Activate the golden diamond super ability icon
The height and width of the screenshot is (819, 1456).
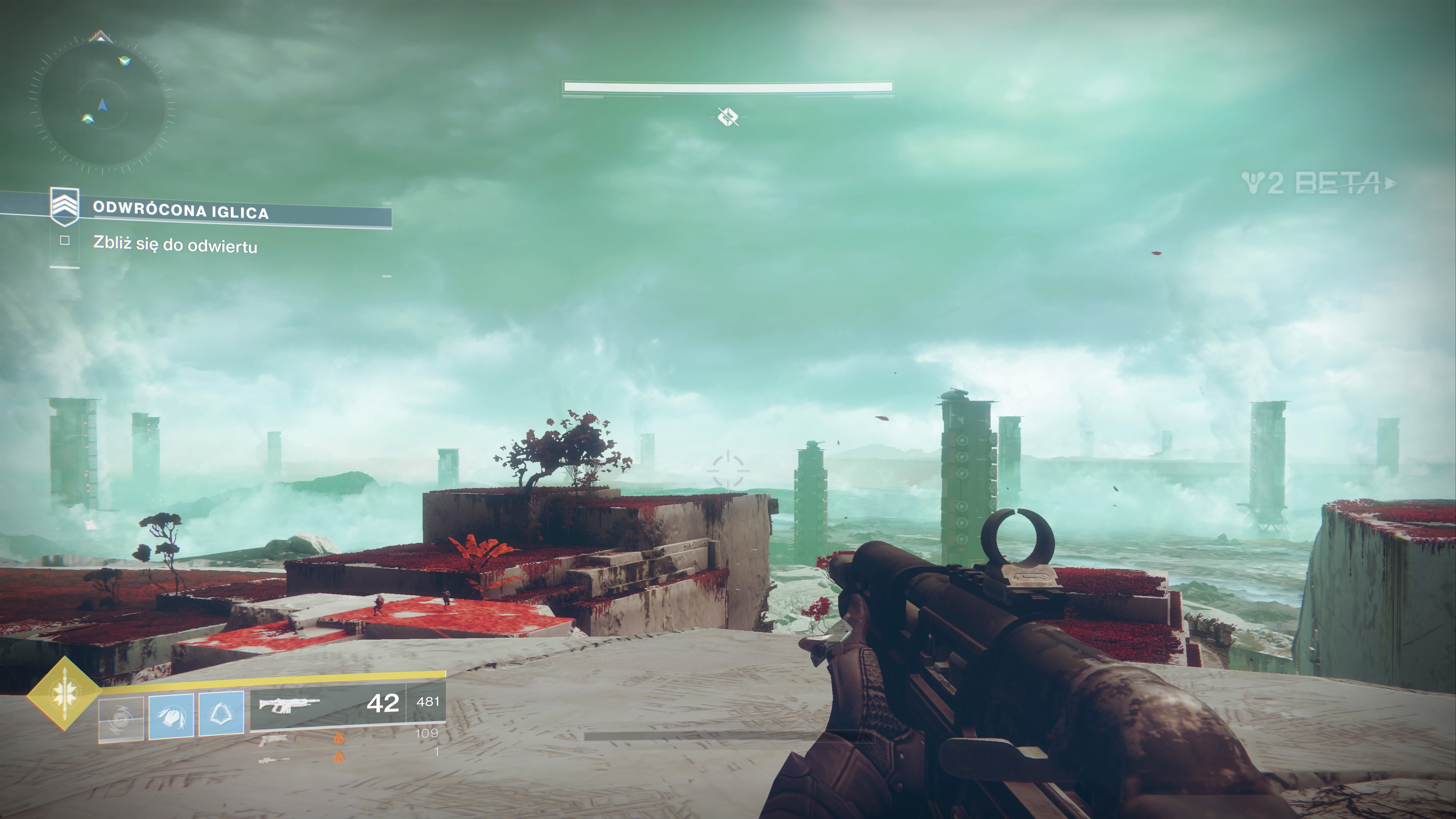point(64,693)
